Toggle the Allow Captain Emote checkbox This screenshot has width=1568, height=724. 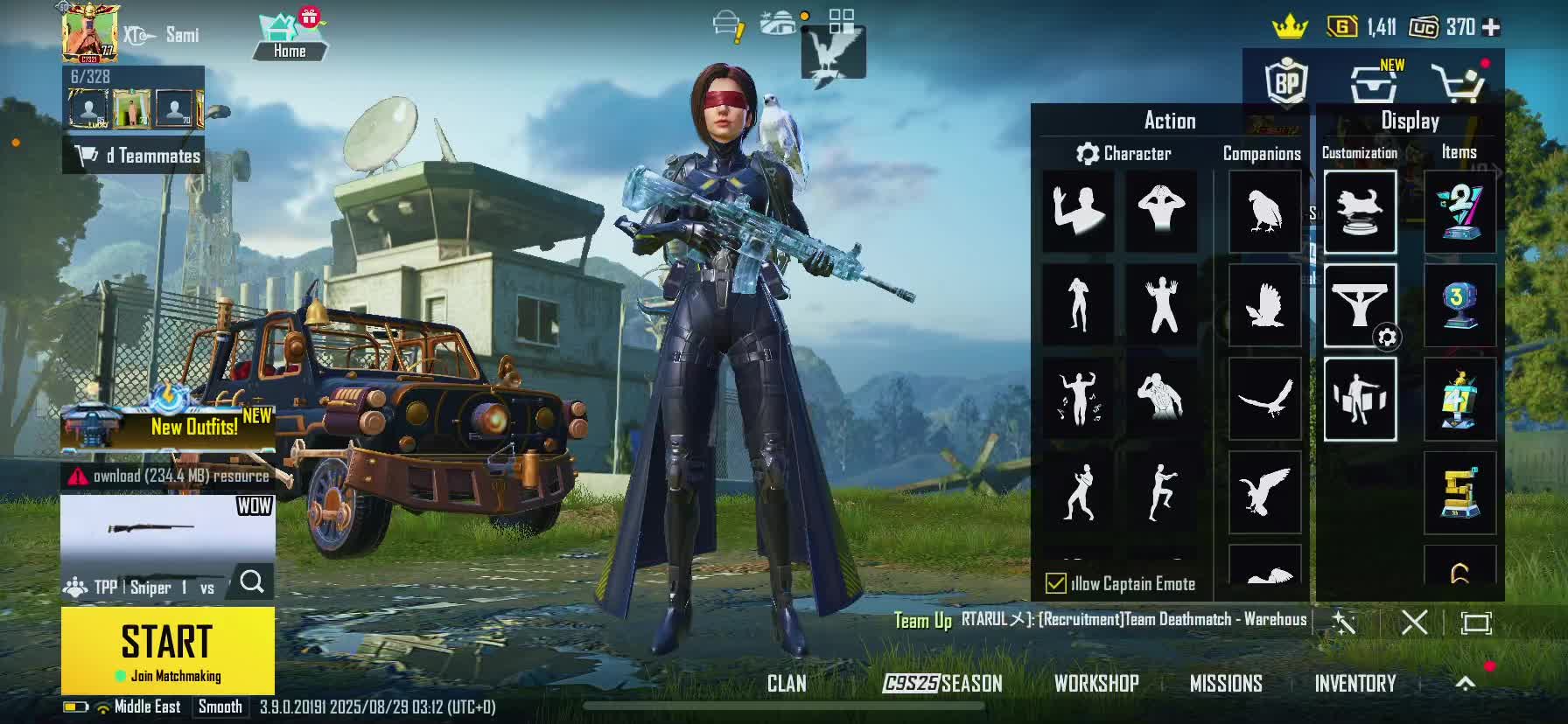[1056, 583]
